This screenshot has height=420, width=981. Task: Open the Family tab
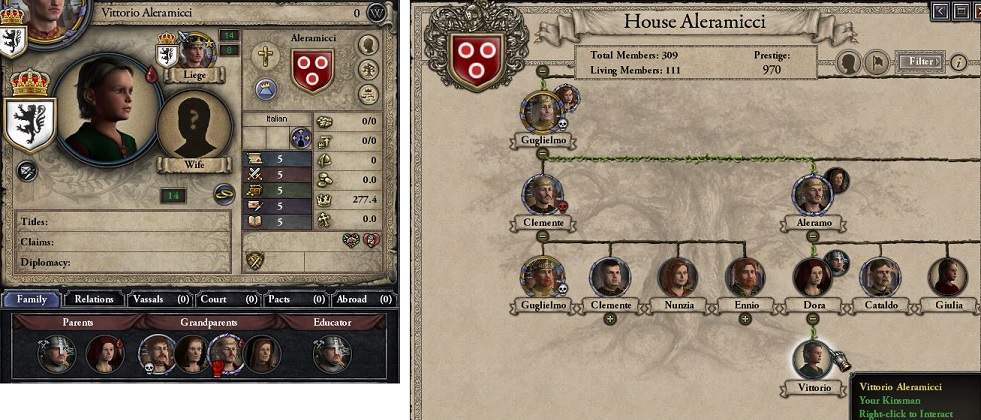[31, 298]
